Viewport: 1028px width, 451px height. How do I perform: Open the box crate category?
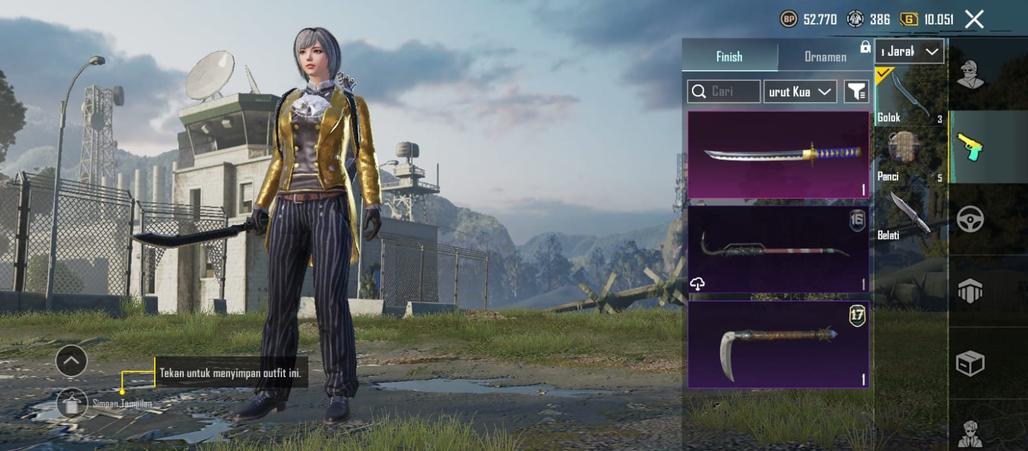coord(969,363)
